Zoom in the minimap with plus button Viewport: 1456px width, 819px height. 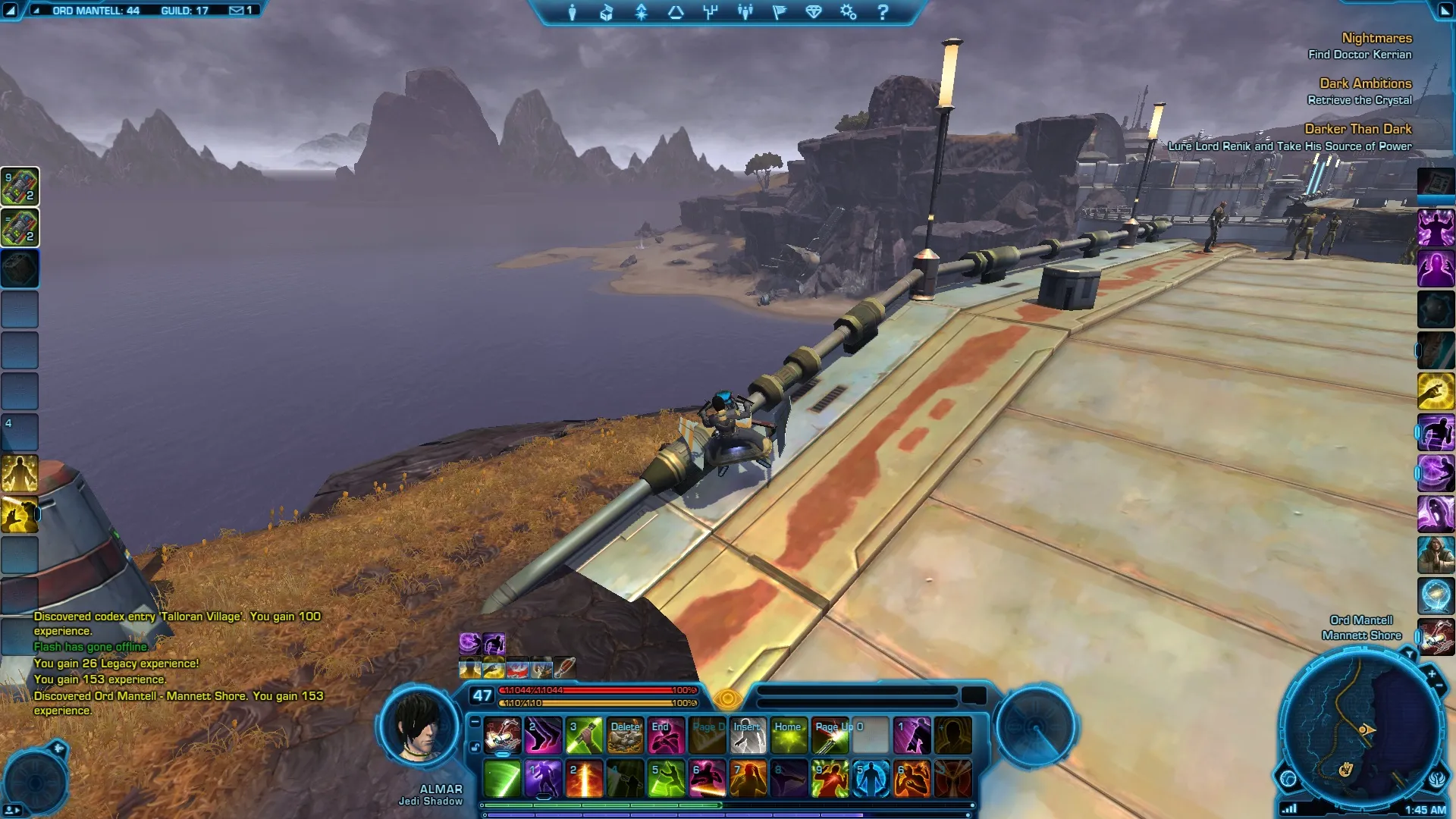1432,673
